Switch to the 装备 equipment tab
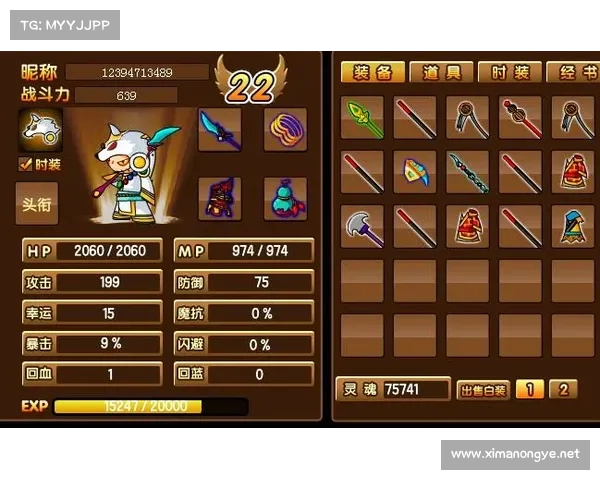The image size is (600, 480). click(372, 72)
